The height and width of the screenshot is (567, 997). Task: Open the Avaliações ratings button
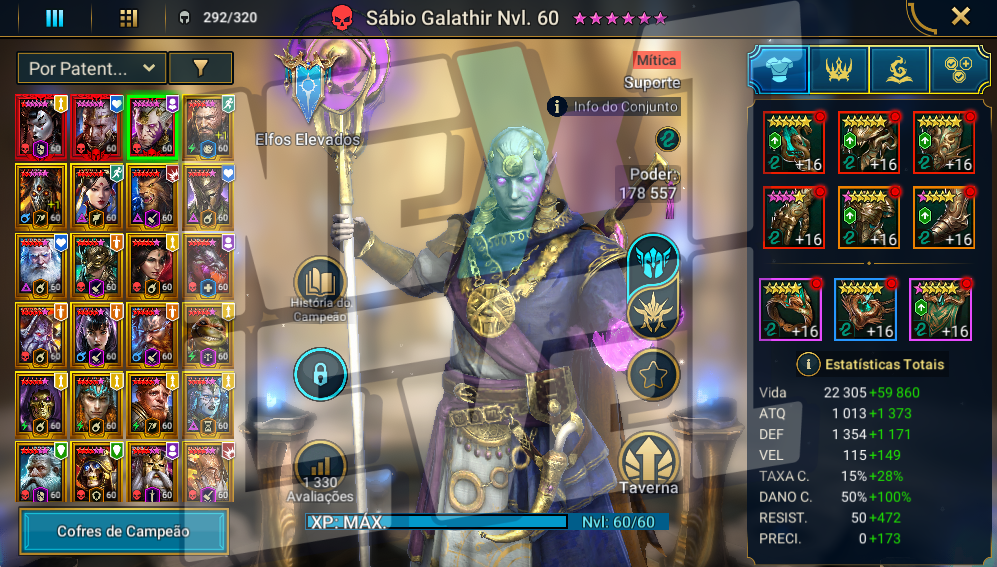tap(319, 467)
